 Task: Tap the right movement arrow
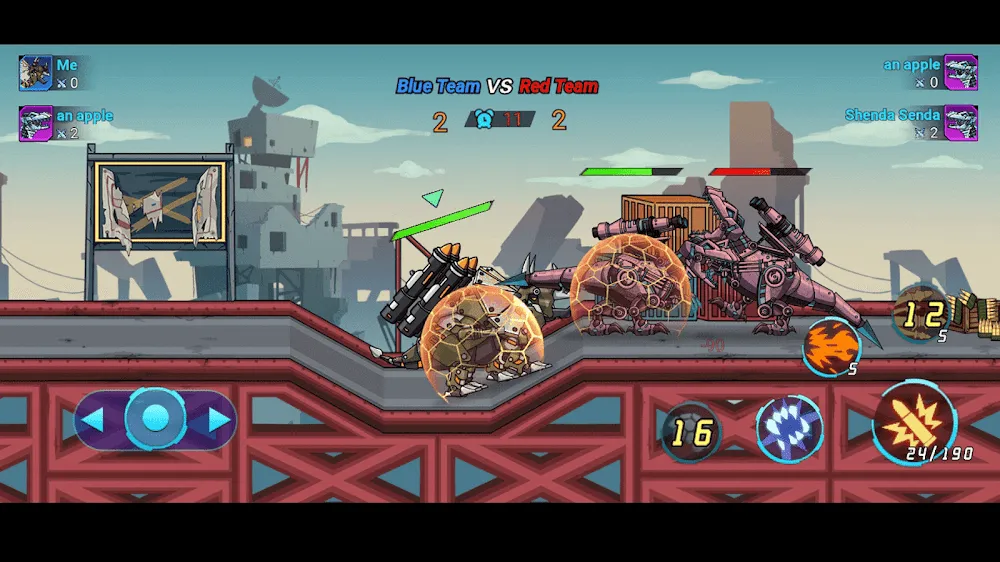click(219, 420)
